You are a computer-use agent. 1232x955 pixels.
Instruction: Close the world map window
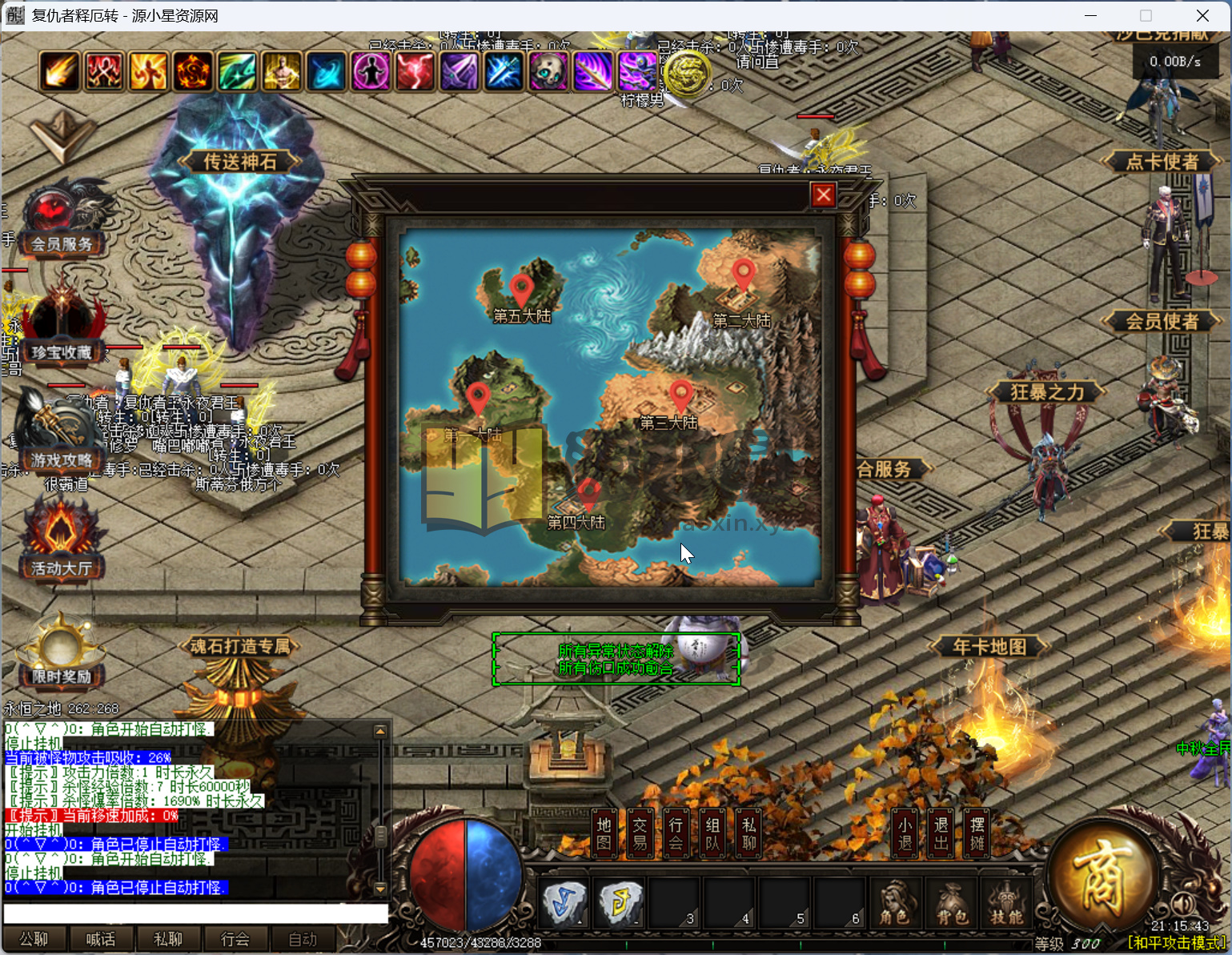(x=823, y=195)
